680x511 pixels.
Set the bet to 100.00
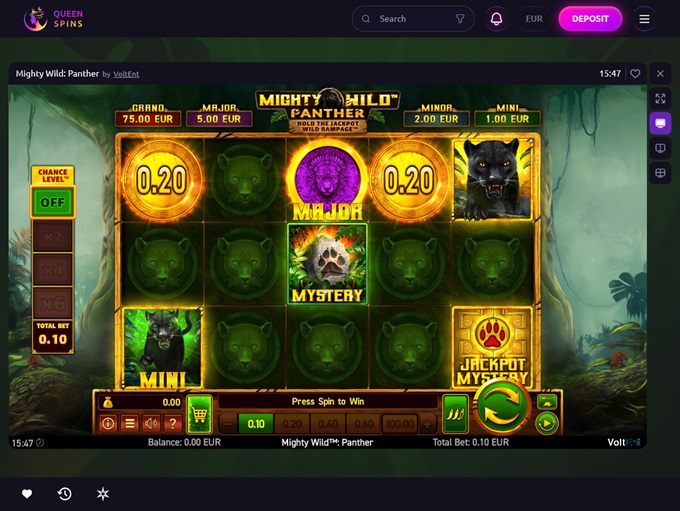[x=400, y=423]
